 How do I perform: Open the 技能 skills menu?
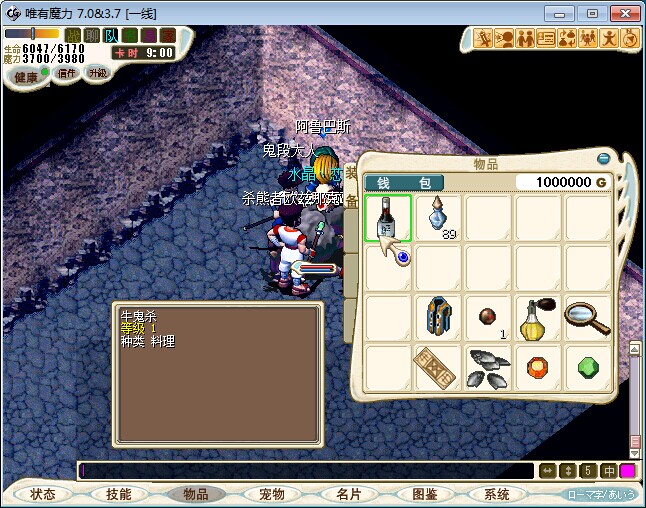pyautogui.click(x=118, y=494)
